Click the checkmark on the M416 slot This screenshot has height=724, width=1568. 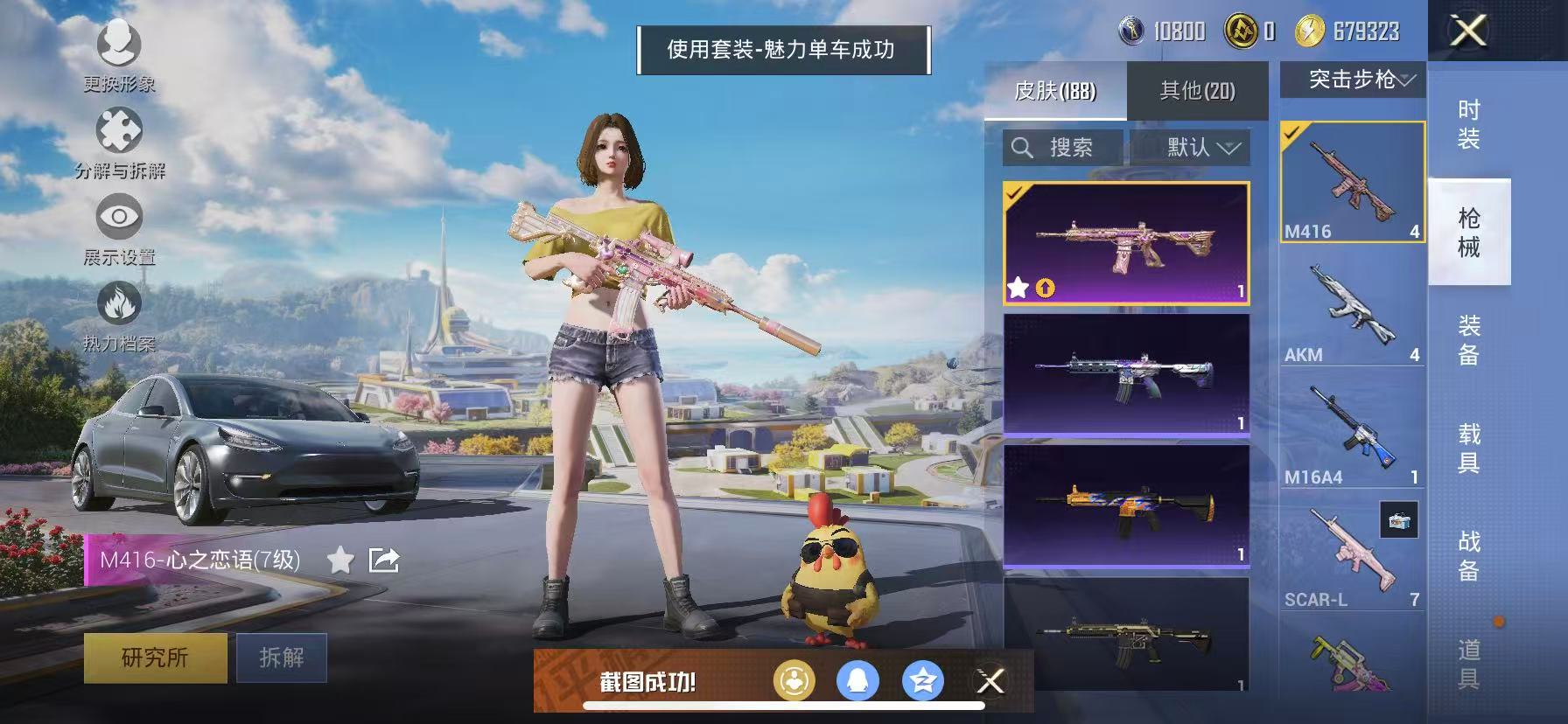click(x=1291, y=131)
